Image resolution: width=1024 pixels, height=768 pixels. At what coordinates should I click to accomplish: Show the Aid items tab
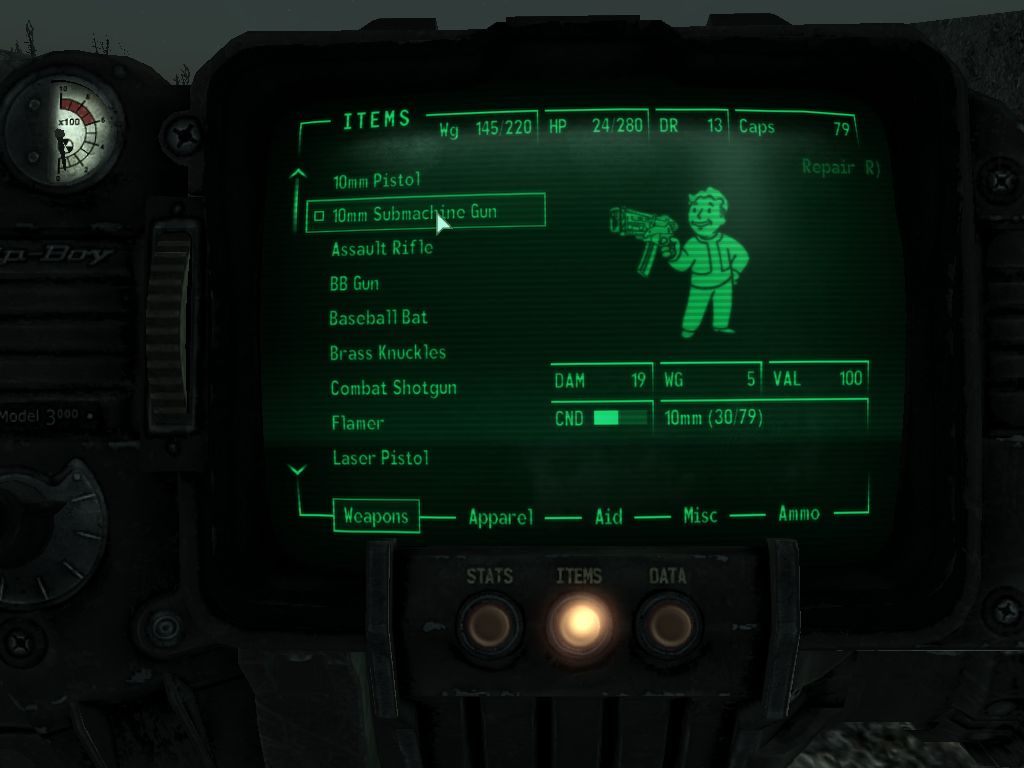click(x=608, y=516)
